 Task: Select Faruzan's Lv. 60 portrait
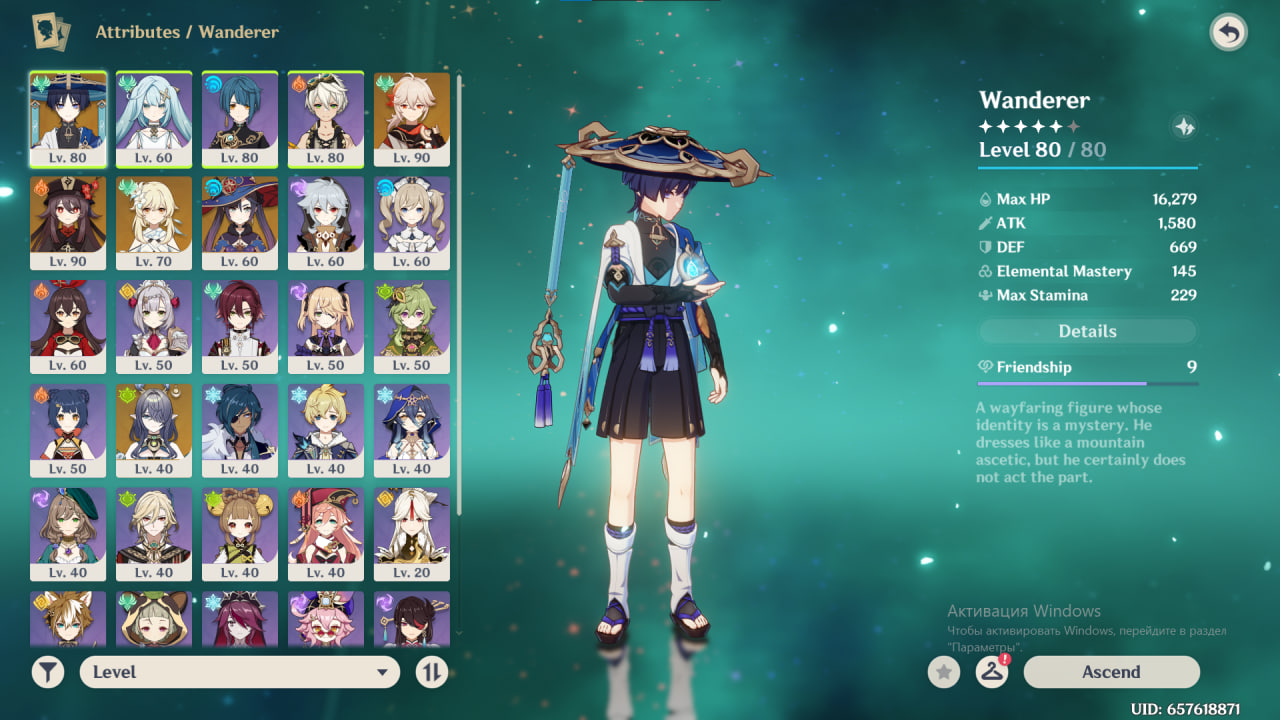pos(154,118)
